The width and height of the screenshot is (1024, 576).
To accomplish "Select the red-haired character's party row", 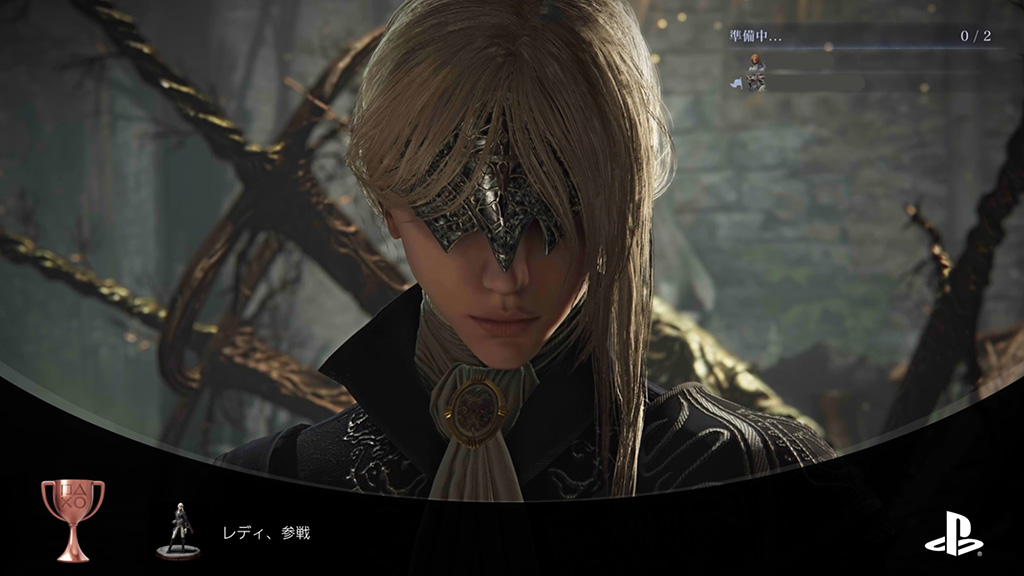I will click(x=790, y=62).
